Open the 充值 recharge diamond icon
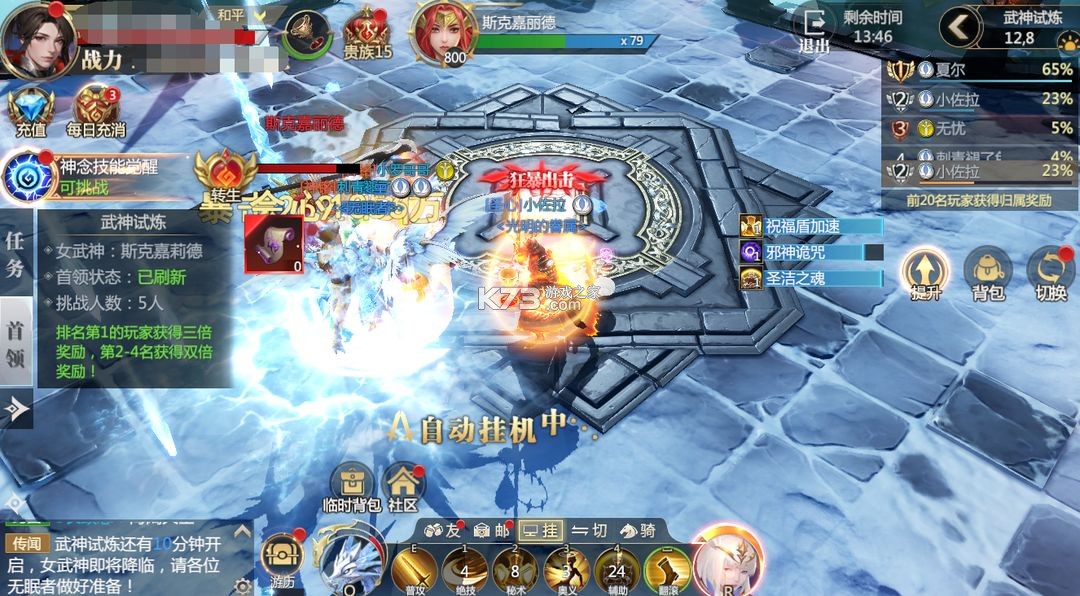The height and width of the screenshot is (596, 1080). click(x=30, y=108)
